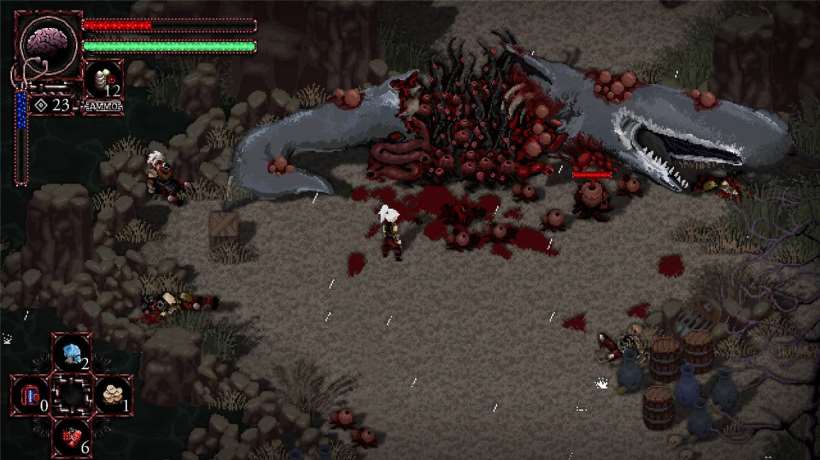
Task: Use the red item with 6 remaining
Action: coord(71,436)
